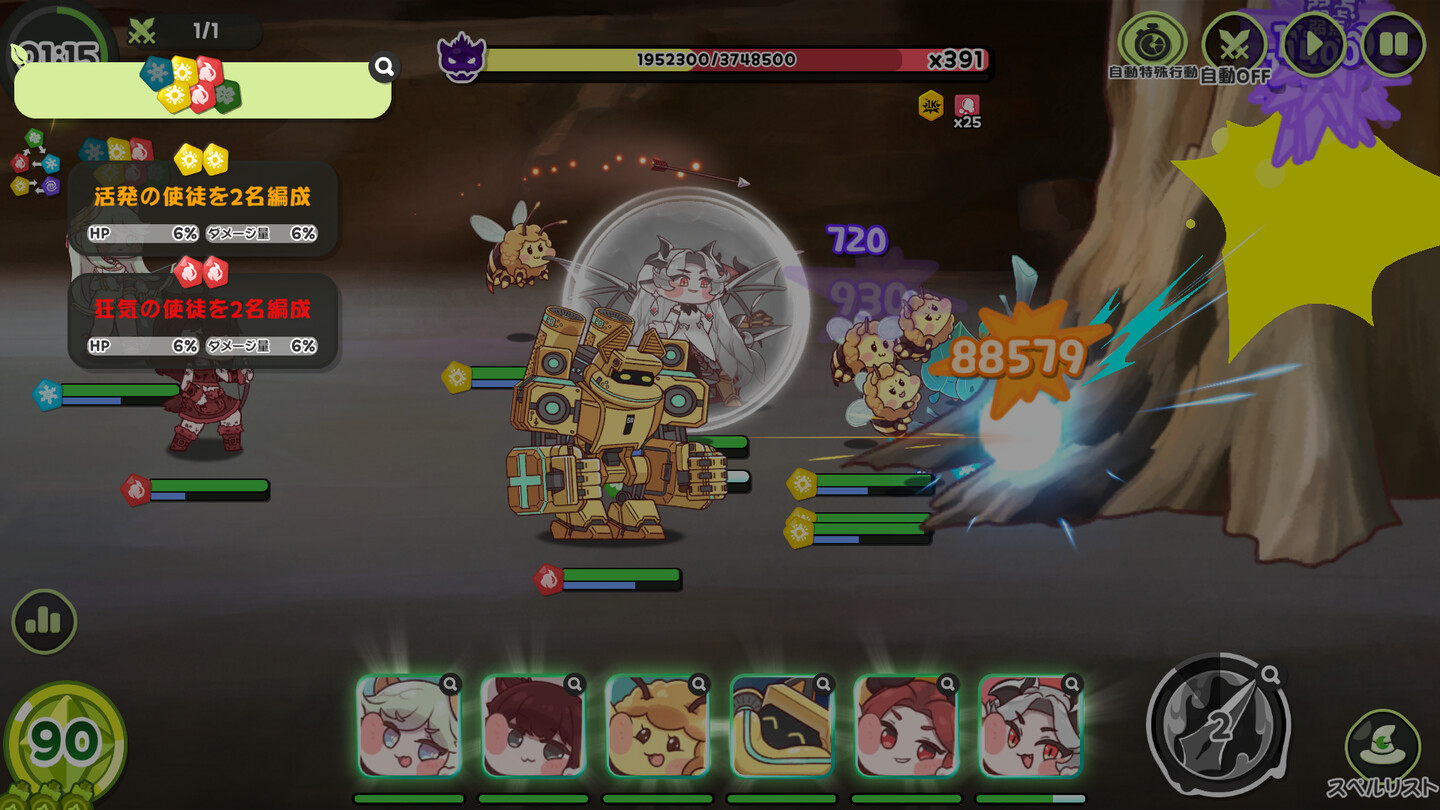Toggle the 自動OFF auto-battle button
This screenshot has height=810, width=1440.
point(1234,45)
